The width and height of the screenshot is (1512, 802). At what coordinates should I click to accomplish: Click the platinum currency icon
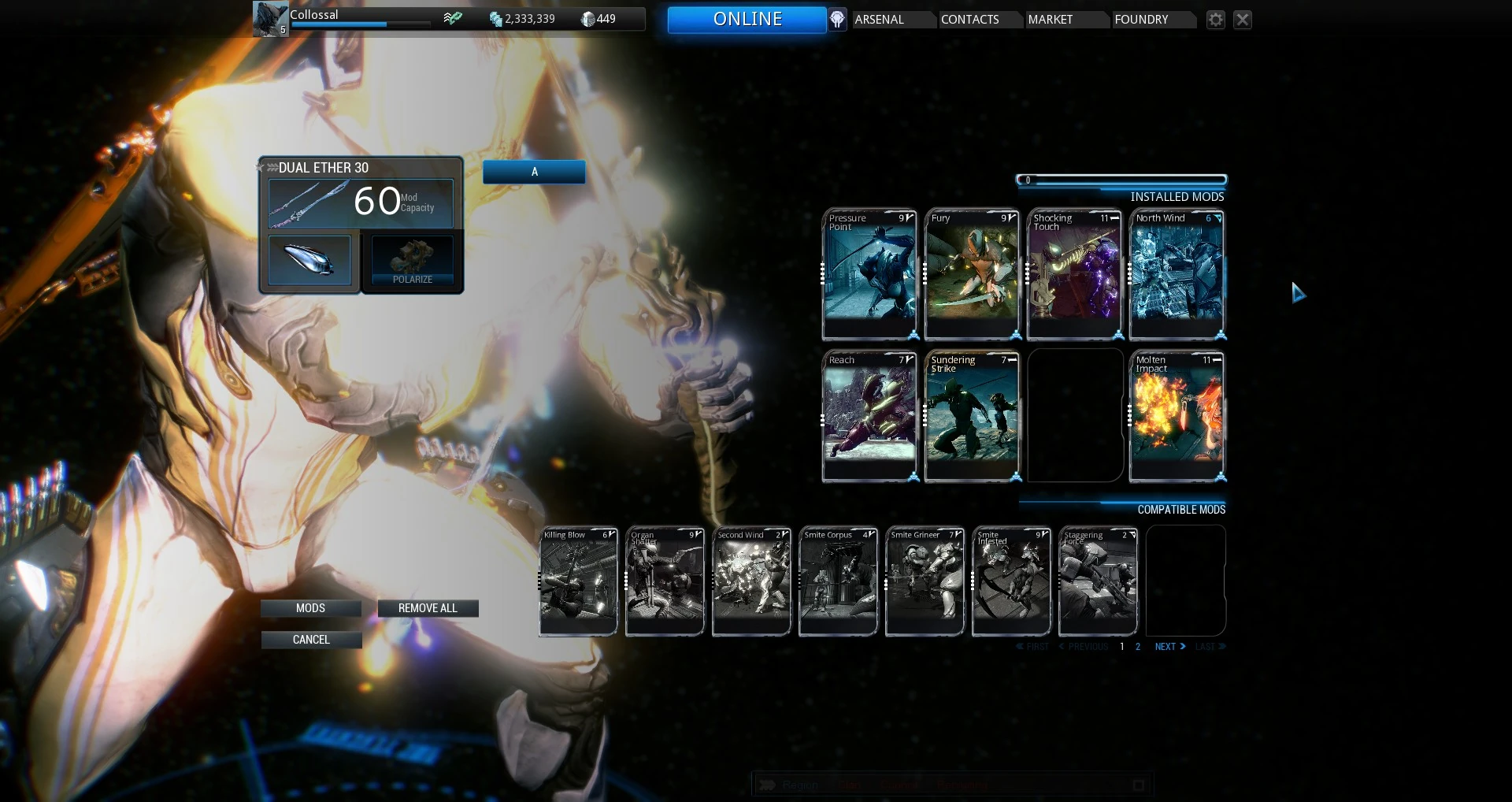point(589,18)
